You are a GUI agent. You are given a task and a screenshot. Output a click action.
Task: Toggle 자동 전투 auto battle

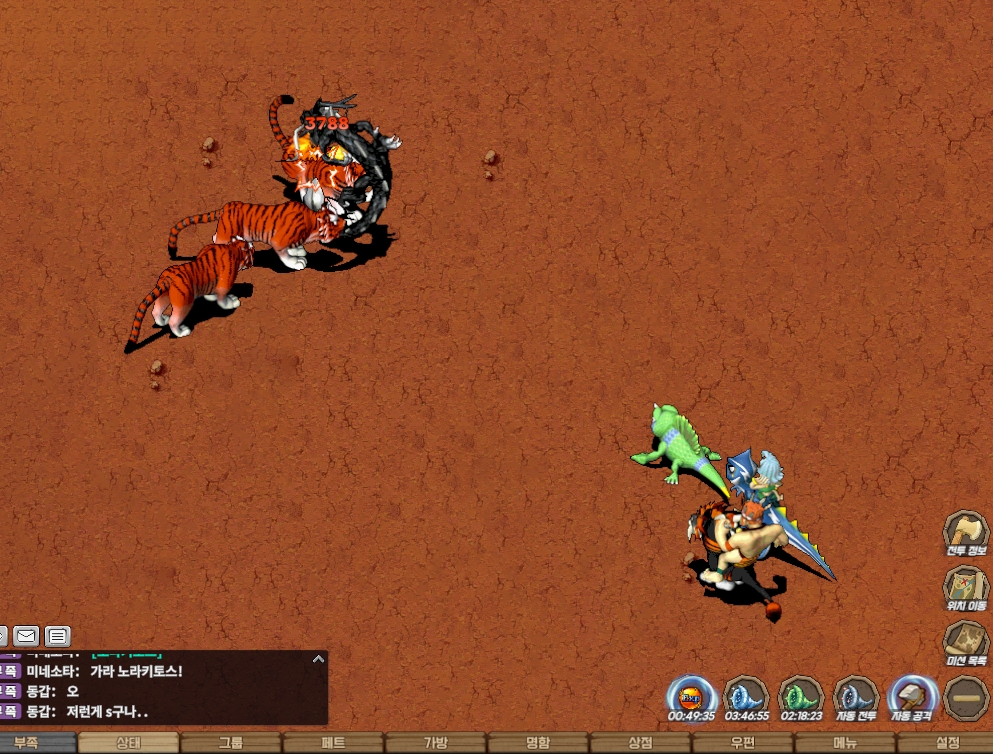tap(855, 695)
